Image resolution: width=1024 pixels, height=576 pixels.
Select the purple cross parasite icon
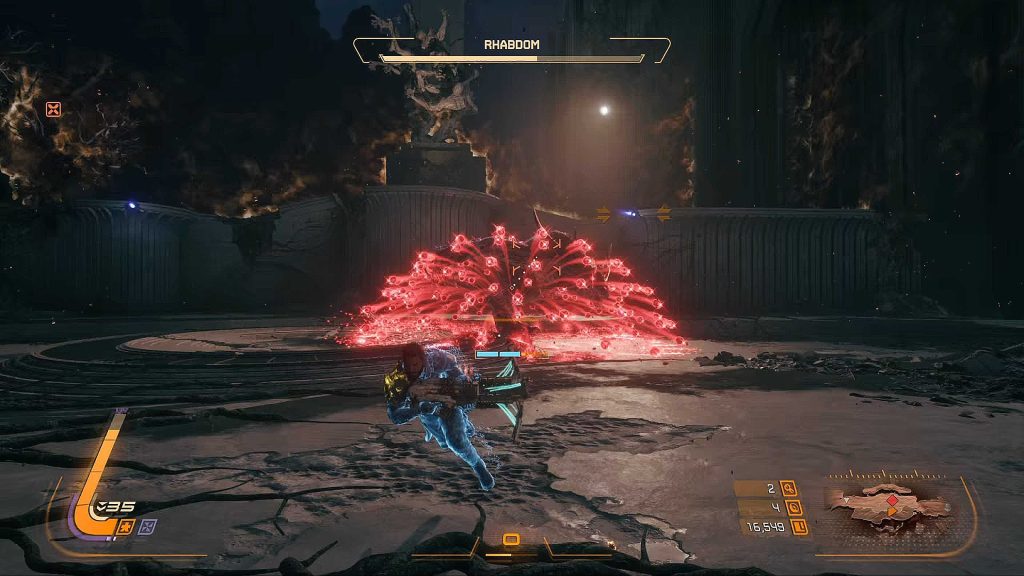[146, 526]
